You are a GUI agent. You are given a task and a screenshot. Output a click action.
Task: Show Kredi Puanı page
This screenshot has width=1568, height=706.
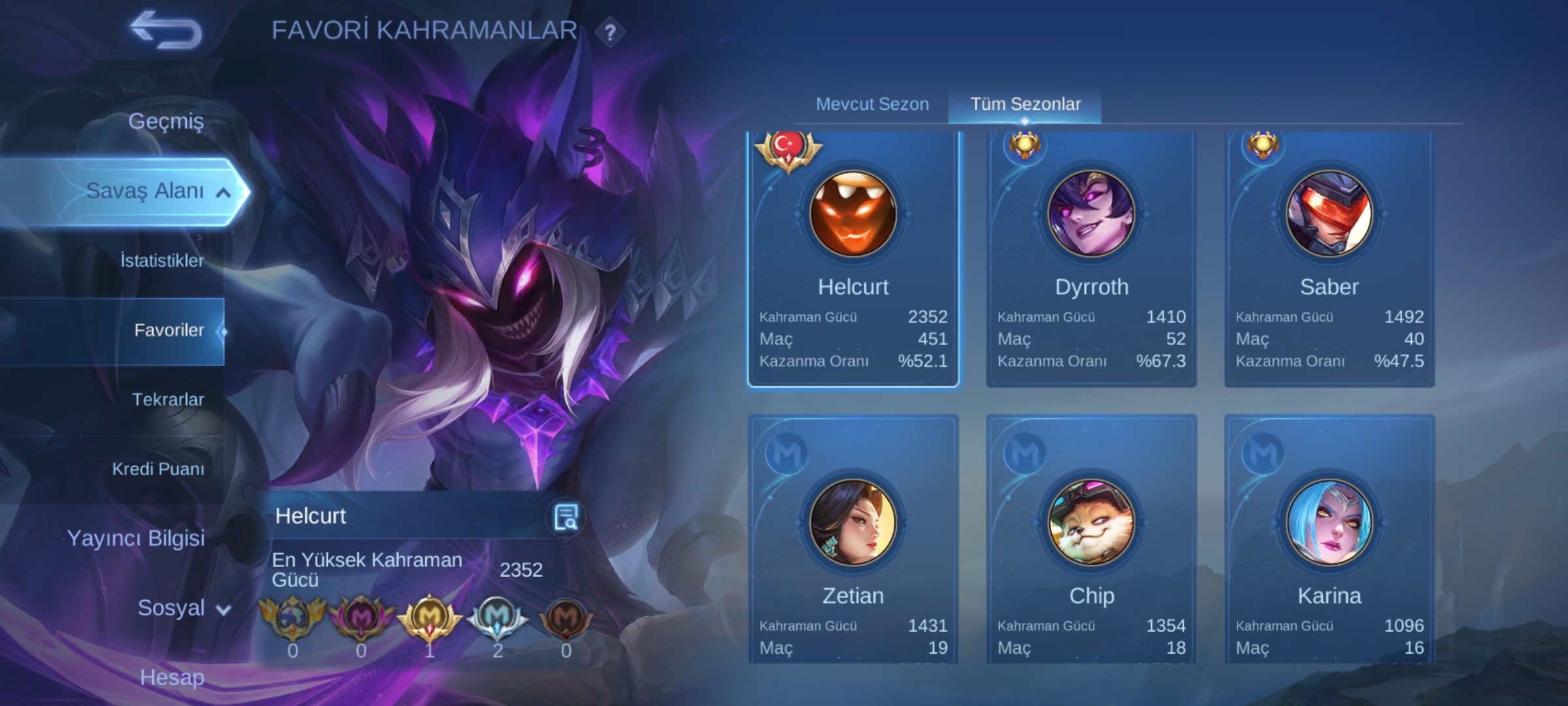click(158, 469)
